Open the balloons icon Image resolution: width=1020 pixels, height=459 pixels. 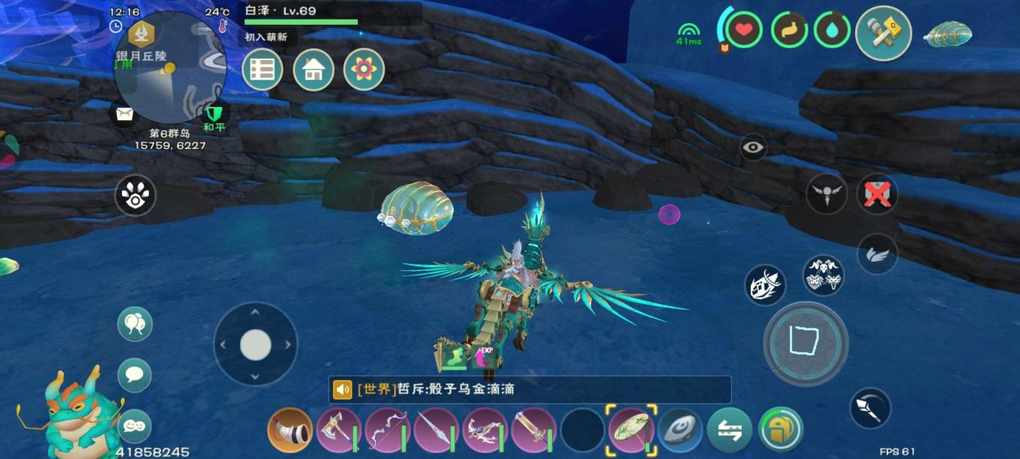(135, 324)
